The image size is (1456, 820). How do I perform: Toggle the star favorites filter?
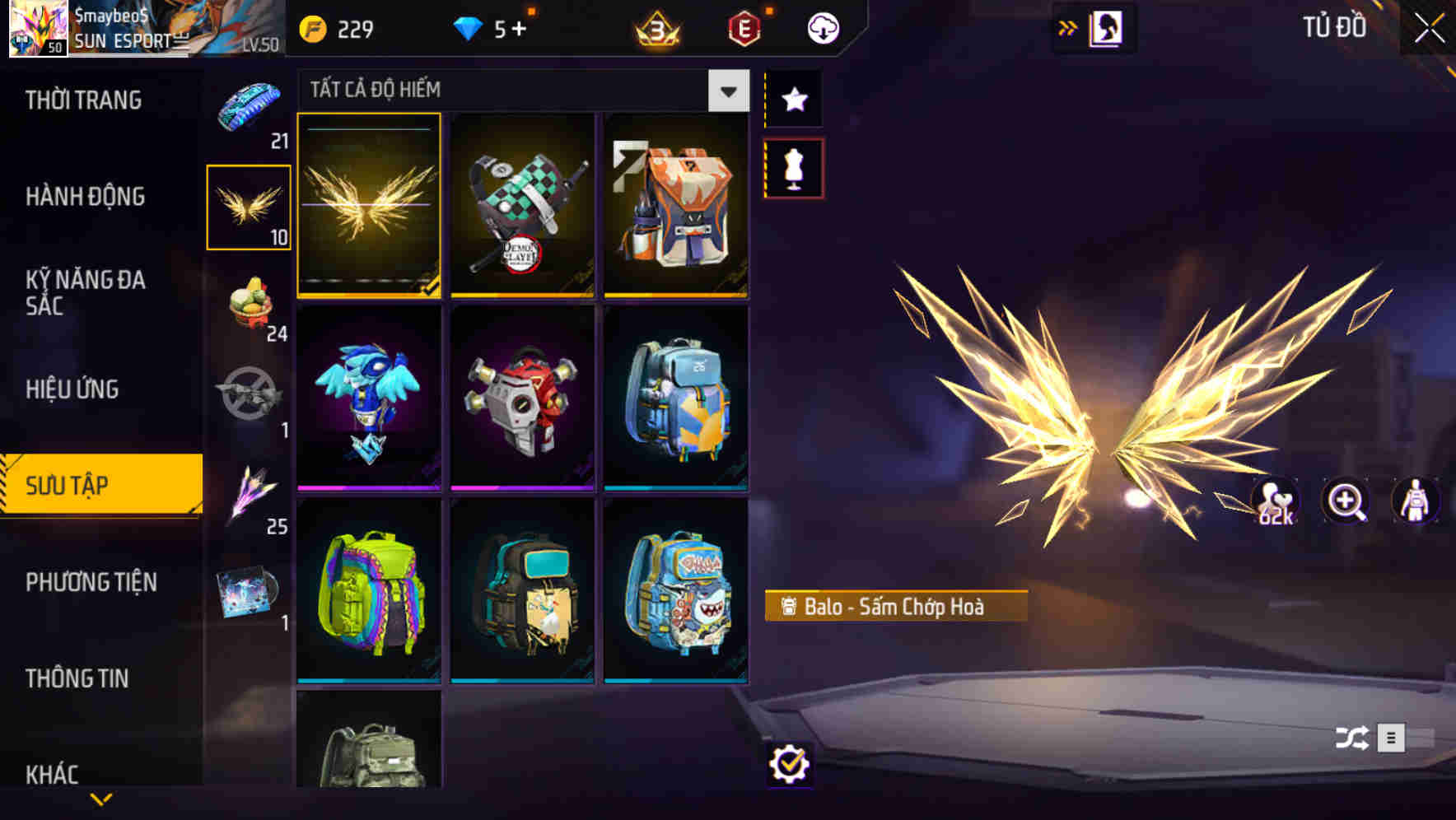coord(793,100)
